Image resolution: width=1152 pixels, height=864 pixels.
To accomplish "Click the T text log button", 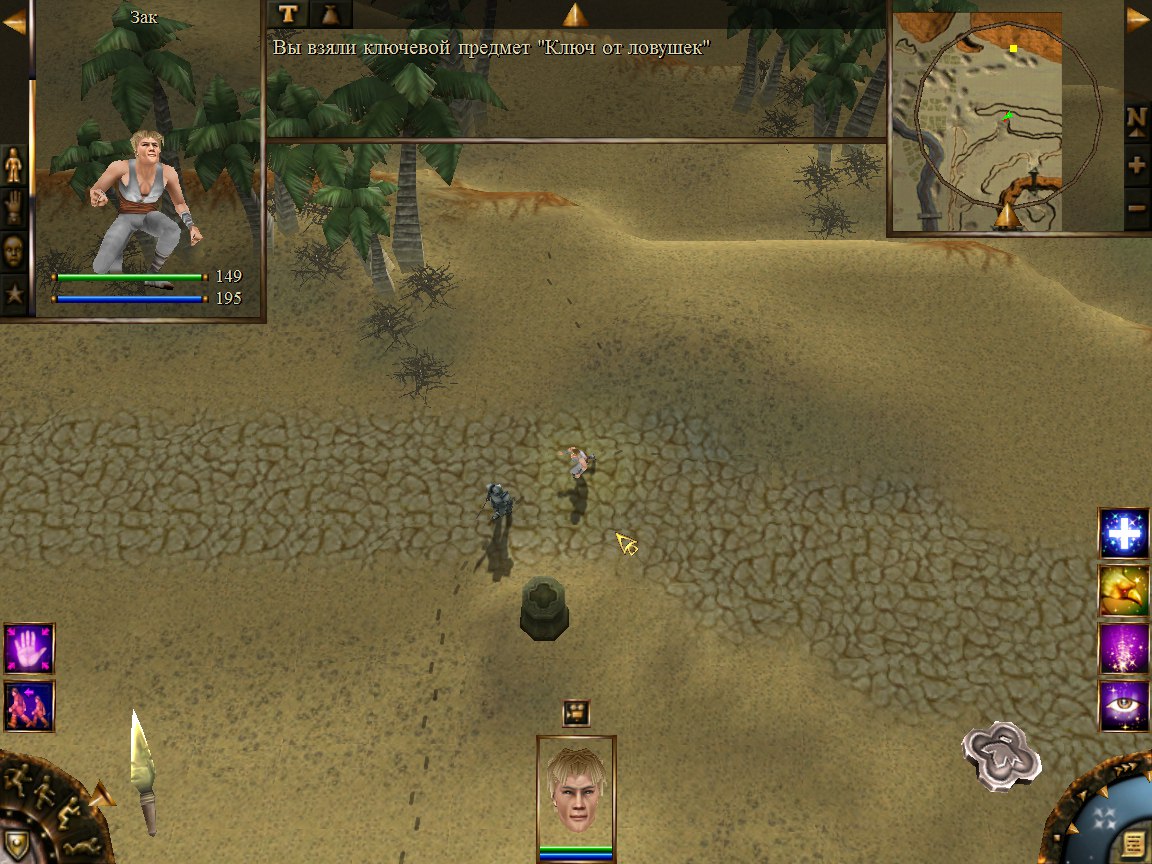I will pyautogui.click(x=289, y=13).
